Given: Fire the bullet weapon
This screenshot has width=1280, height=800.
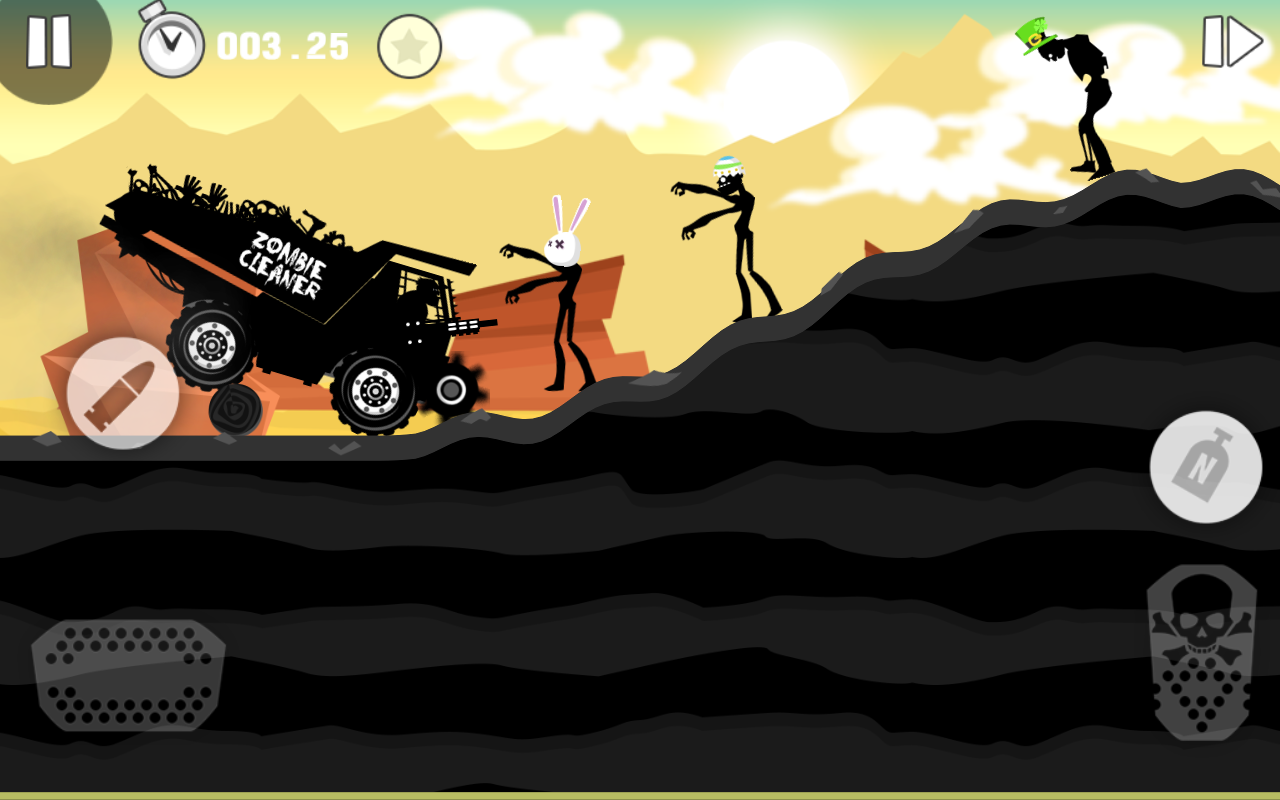Looking at the screenshot, I should (122, 394).
